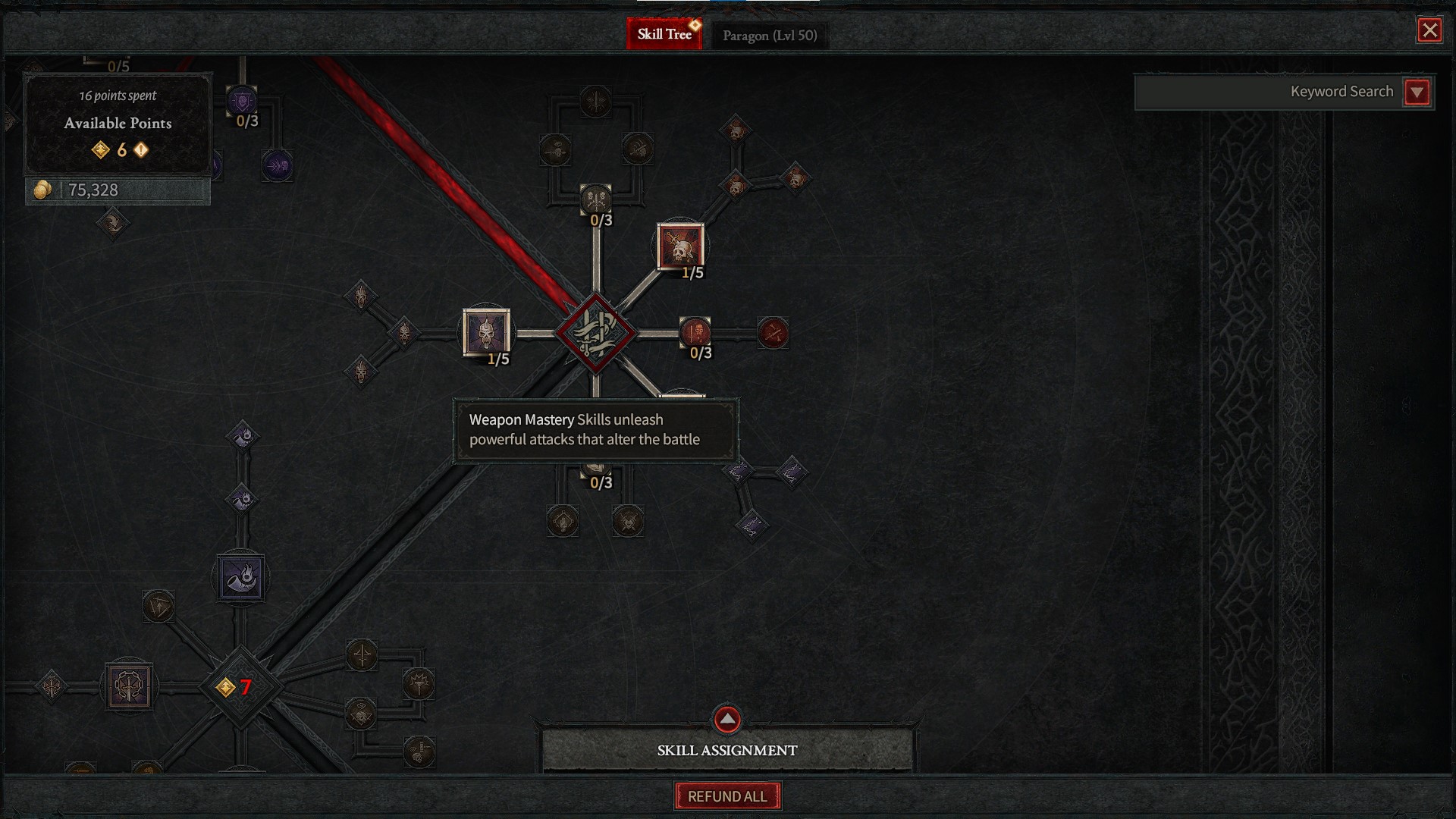Click the Refund All button
The width and height of the screenshot is (1456, 819).
pos(726,796)
